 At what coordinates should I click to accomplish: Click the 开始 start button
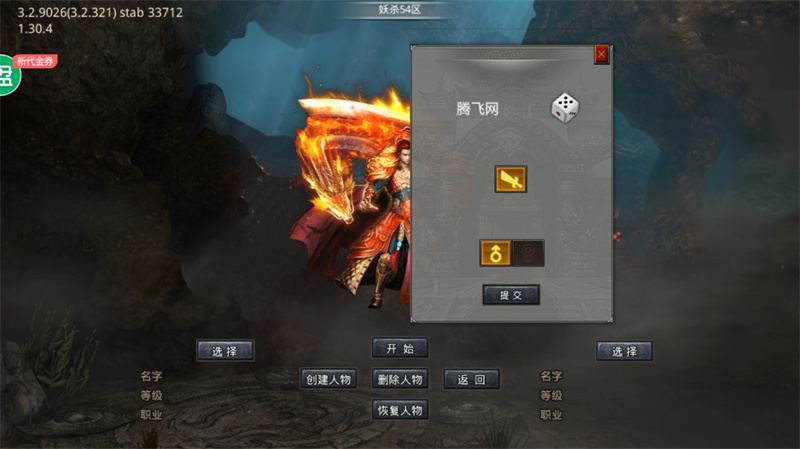click(x=400, y=348)
